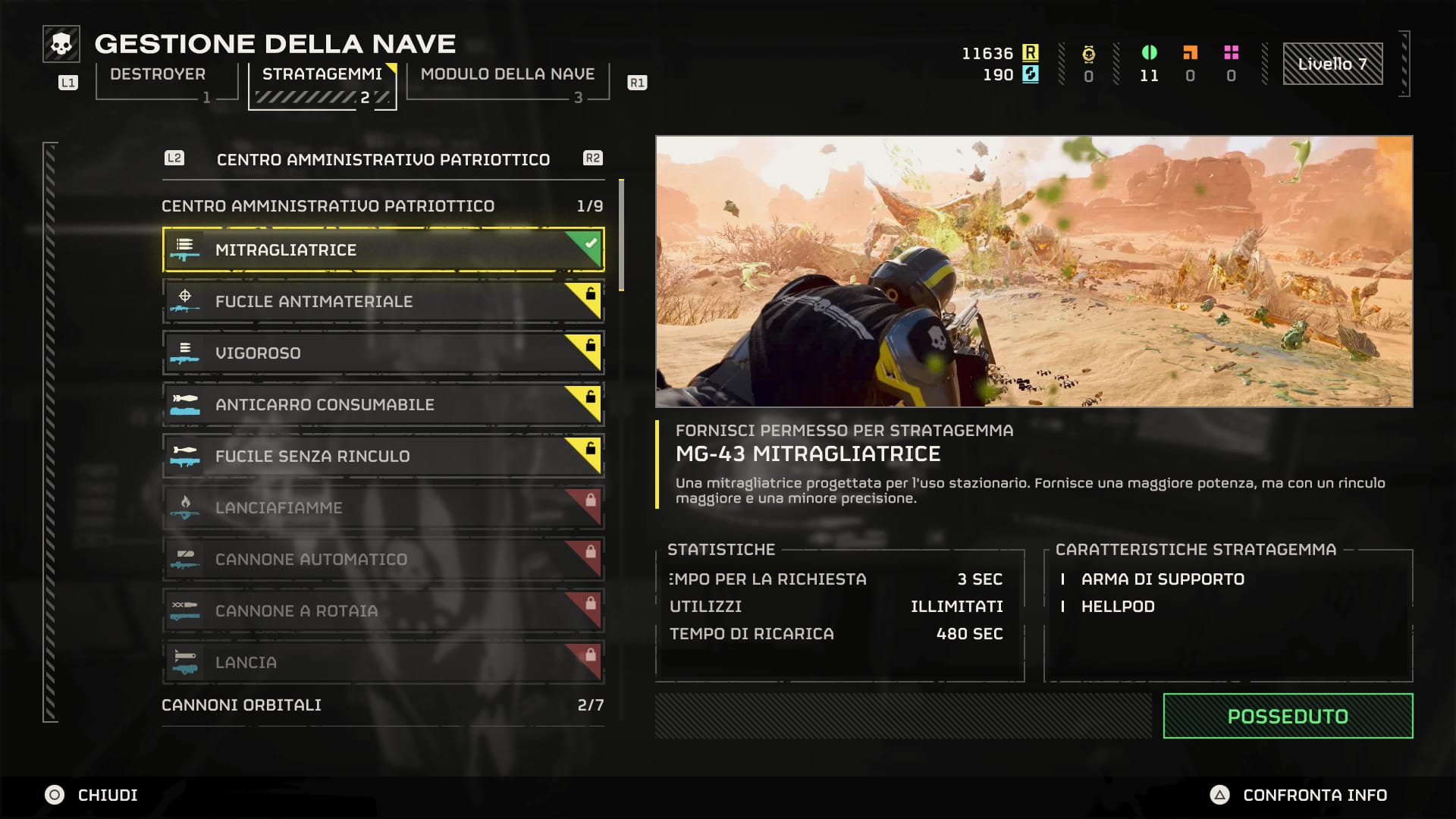Image resolution: width=1456 pixels, height=819 pixels.
Task: Switch to the Destroyer tab
Action: pyautogui.click(x=158, y=74)
